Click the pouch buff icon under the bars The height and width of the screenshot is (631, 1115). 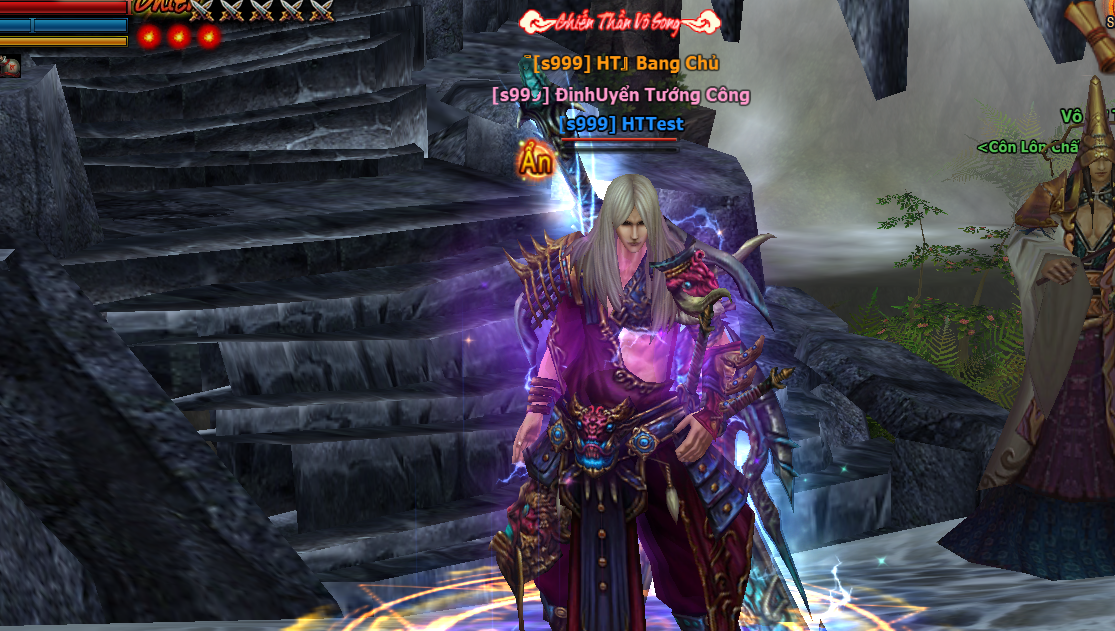coord(10,66)
